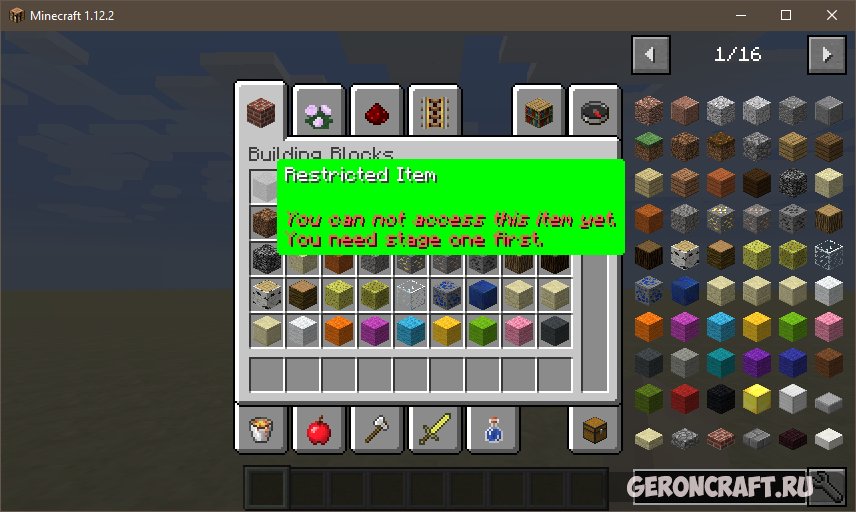This screenshot has width=856, height=512.
Task: Switch to the compass Search Items tab
Action: (594, 112)
